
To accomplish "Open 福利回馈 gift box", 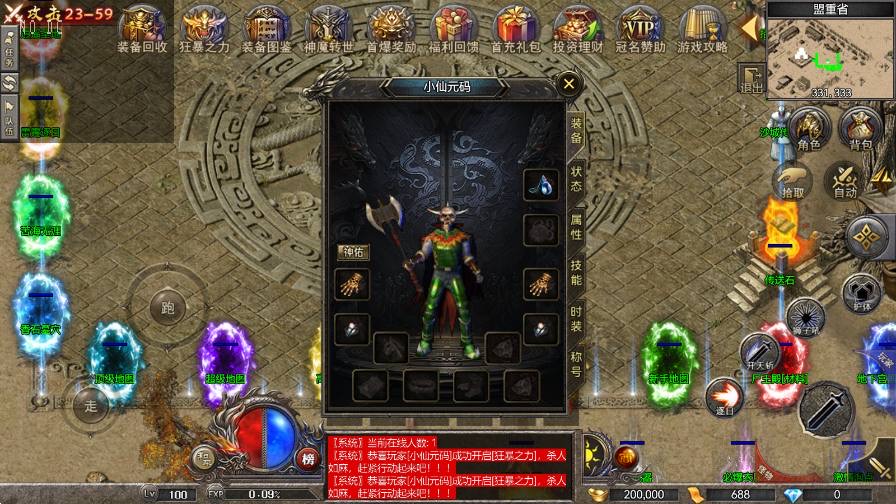I will (452, 28).
